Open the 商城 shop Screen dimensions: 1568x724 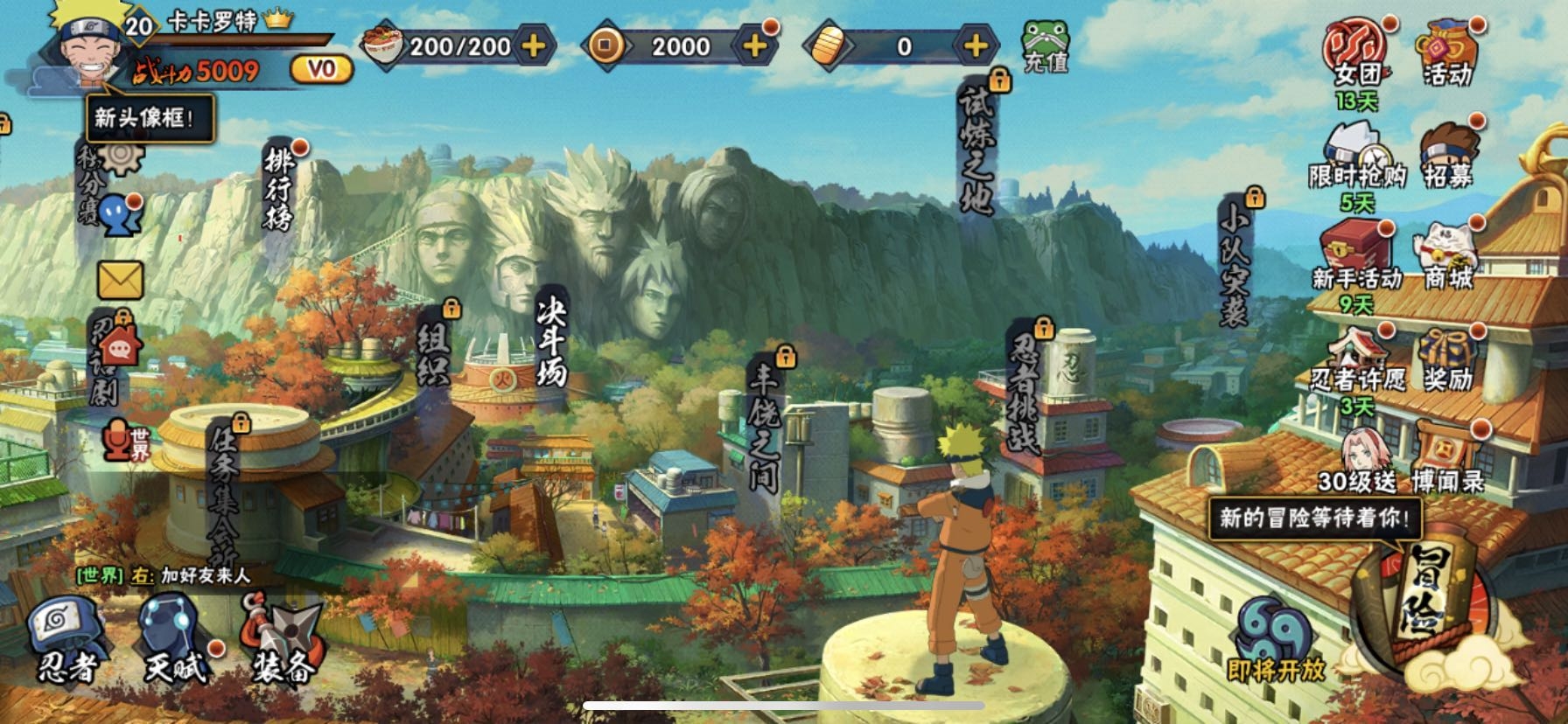pos(1448,258)
